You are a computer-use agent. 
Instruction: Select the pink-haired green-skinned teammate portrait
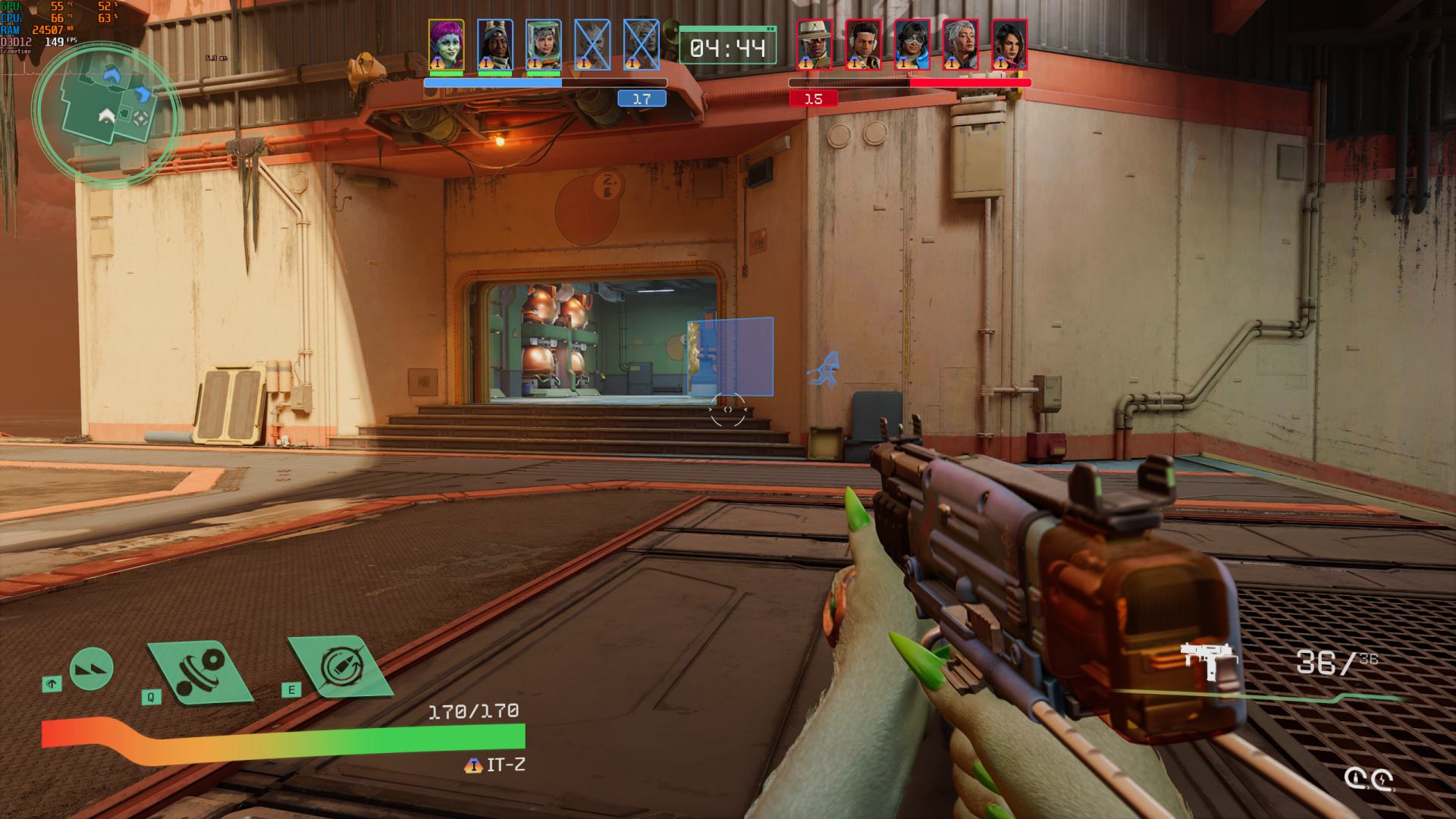pos(446,45)
